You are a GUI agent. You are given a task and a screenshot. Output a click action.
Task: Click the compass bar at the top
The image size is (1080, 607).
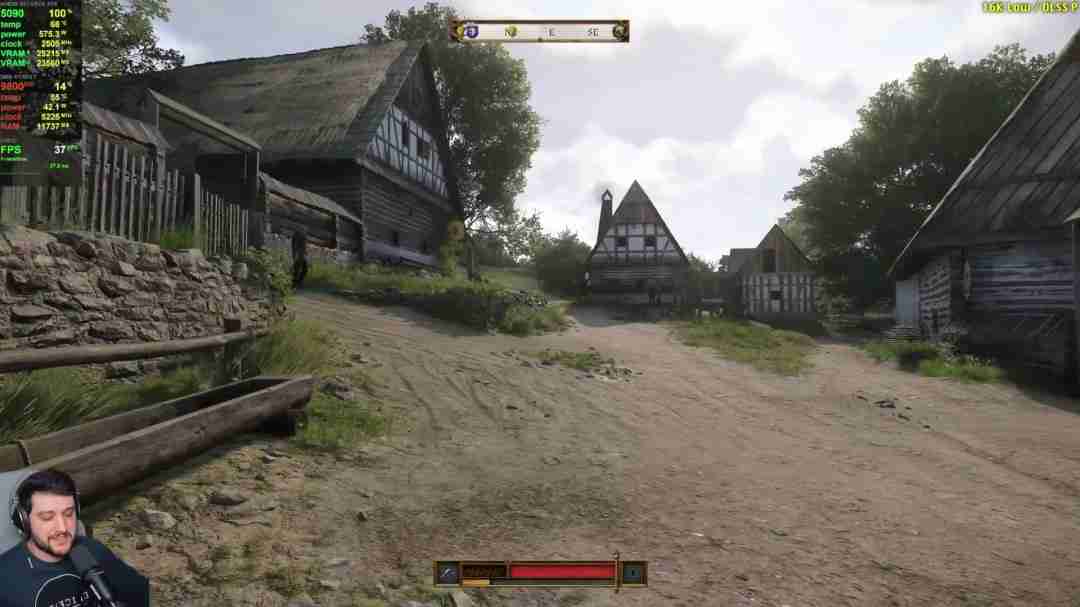tap(540, 32)
